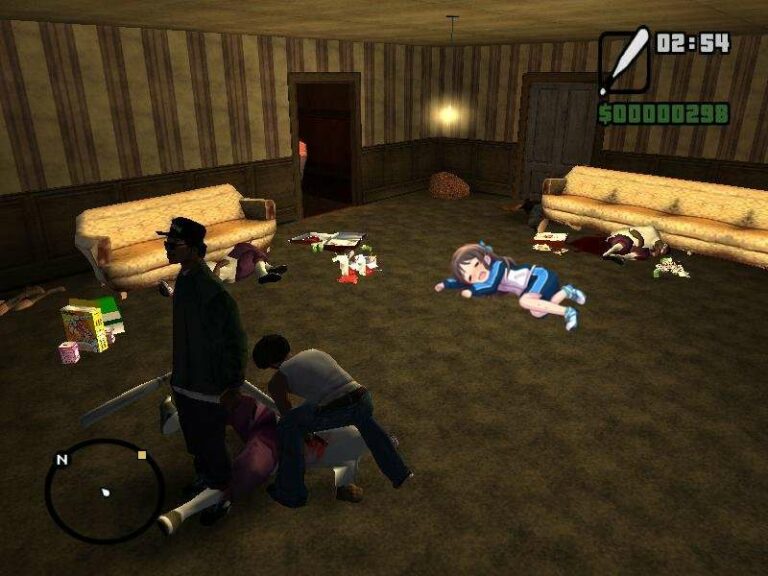The width and height of the screenshot is (768, 576).
Task: Open the circular radar minimap
Action: point(104,491)
